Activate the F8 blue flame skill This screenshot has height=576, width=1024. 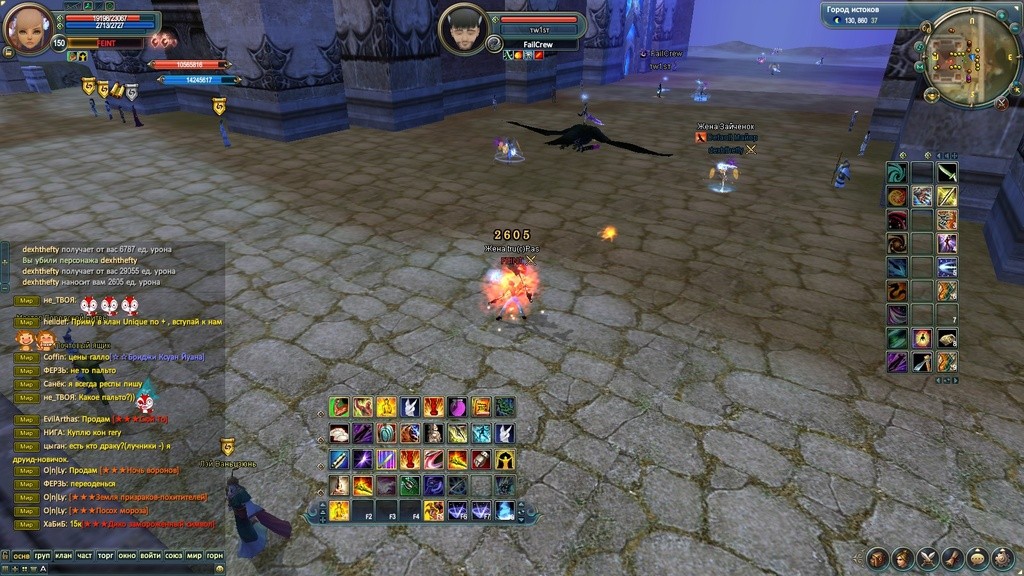pyautogui.click(x=506, y=511)
